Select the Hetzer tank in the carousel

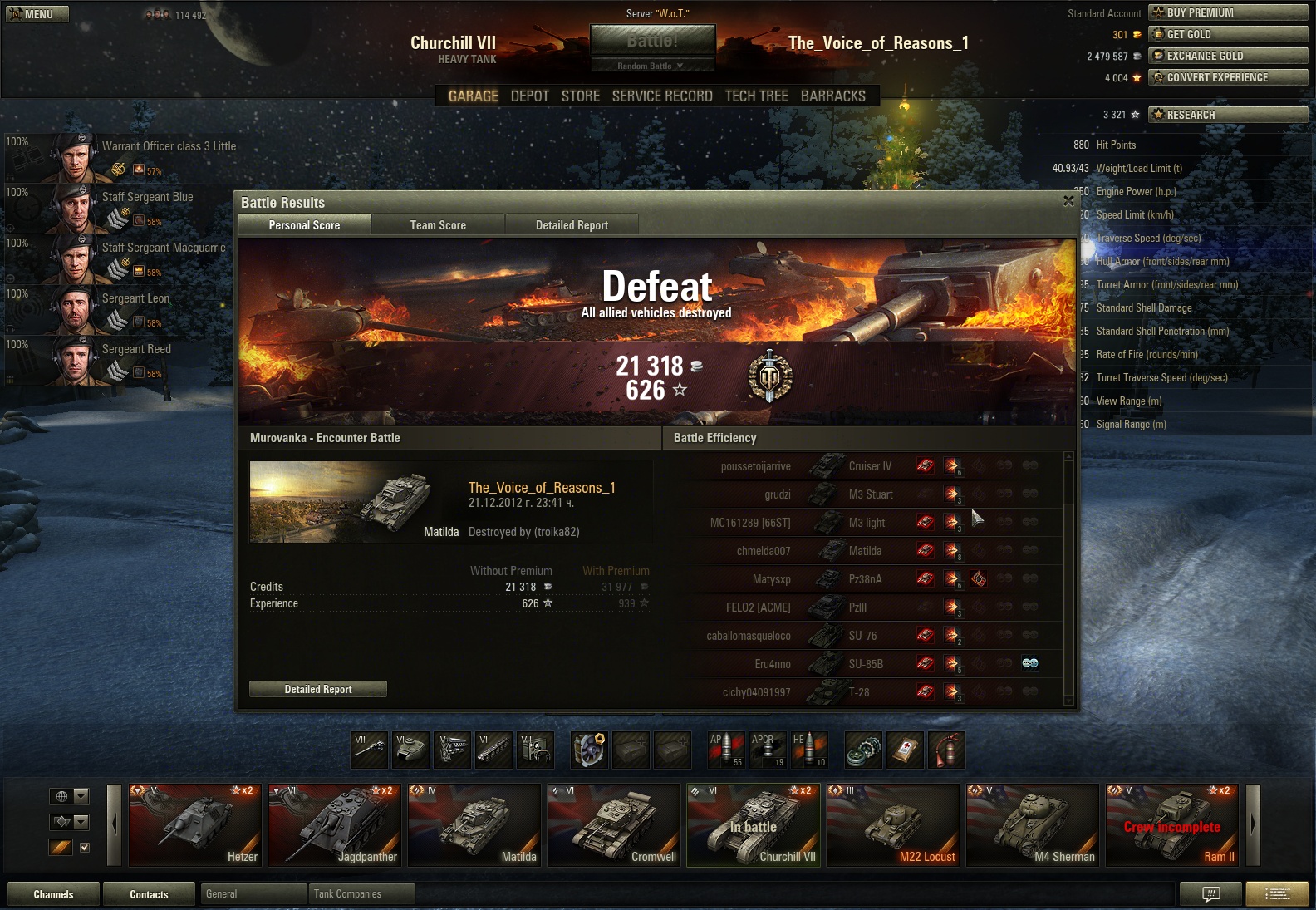click(x=195, y=825)
